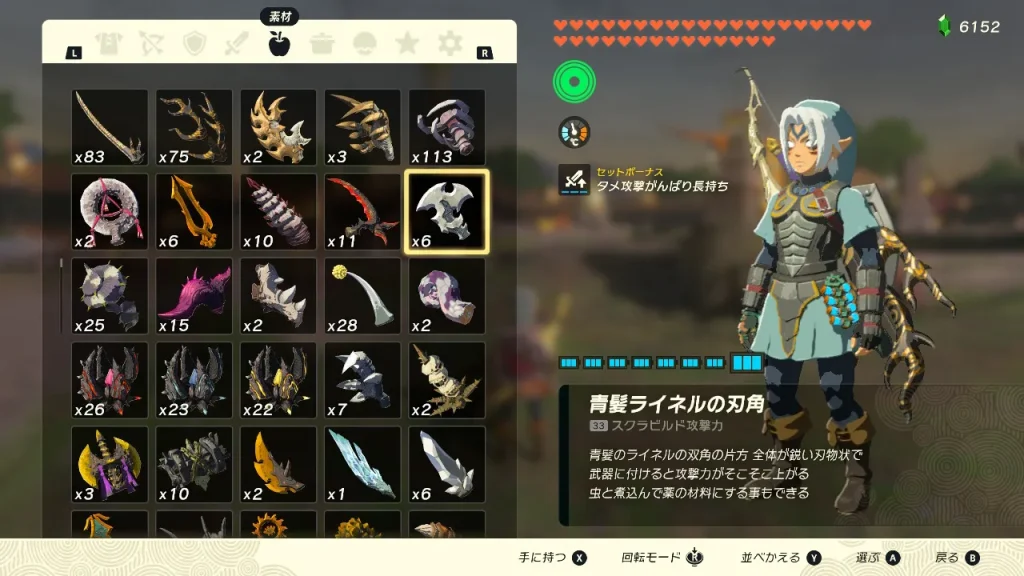
Task: Select the cooking pot food tab
Action: (x=322, y=43)
